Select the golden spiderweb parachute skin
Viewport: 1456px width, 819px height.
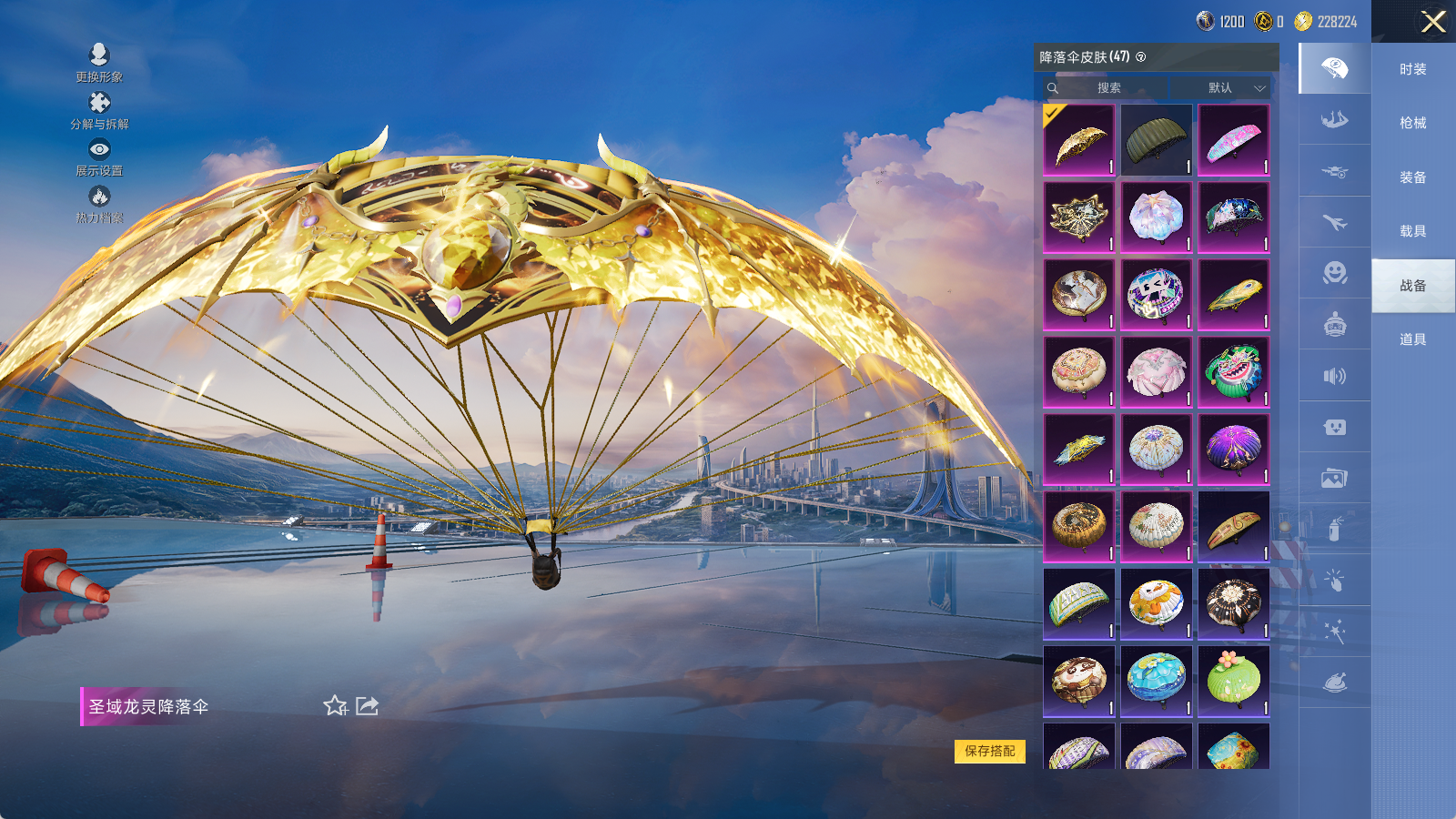point(1078,217)
